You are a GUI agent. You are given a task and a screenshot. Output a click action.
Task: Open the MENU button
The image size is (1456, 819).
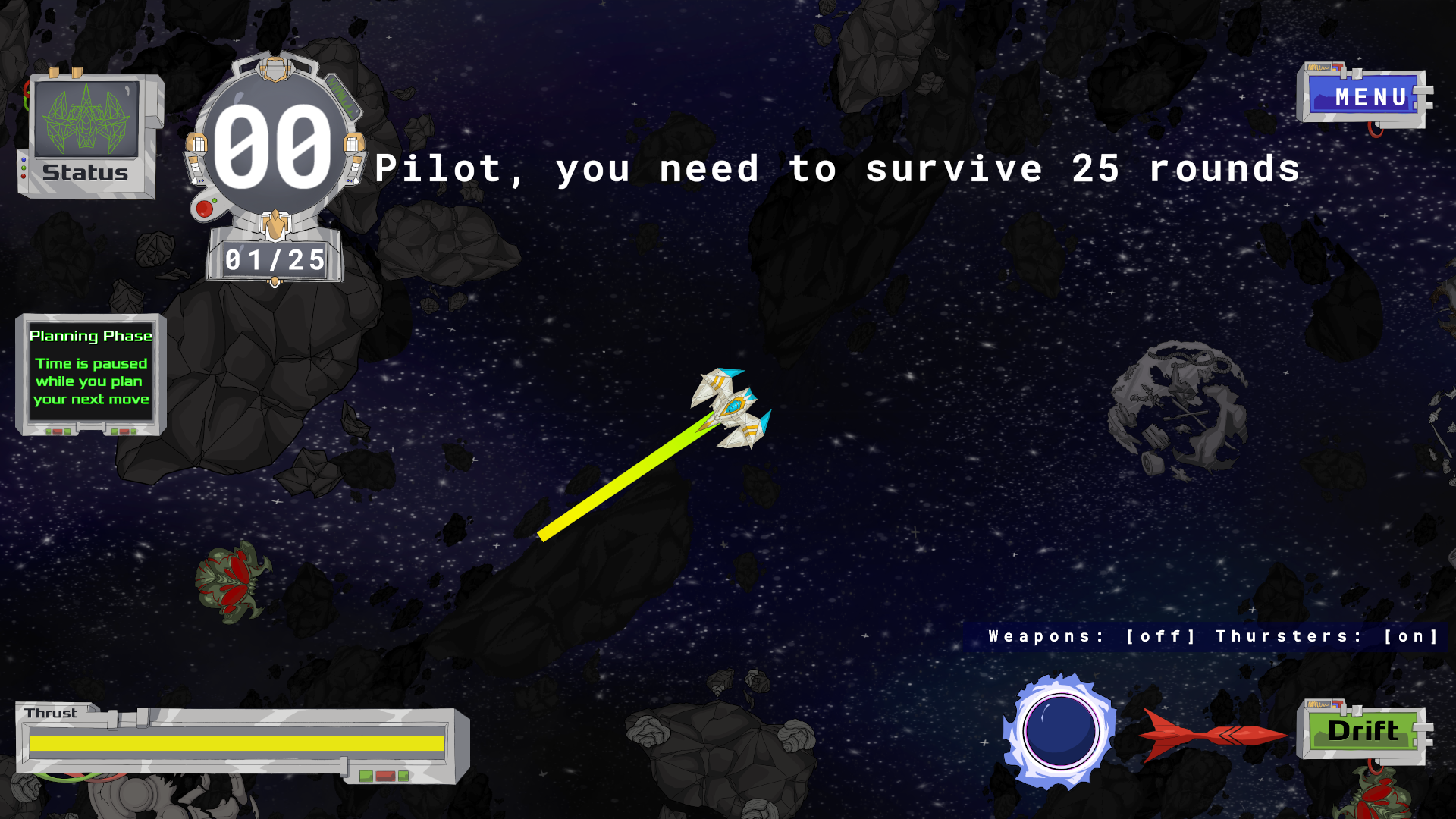point(1365,97)
